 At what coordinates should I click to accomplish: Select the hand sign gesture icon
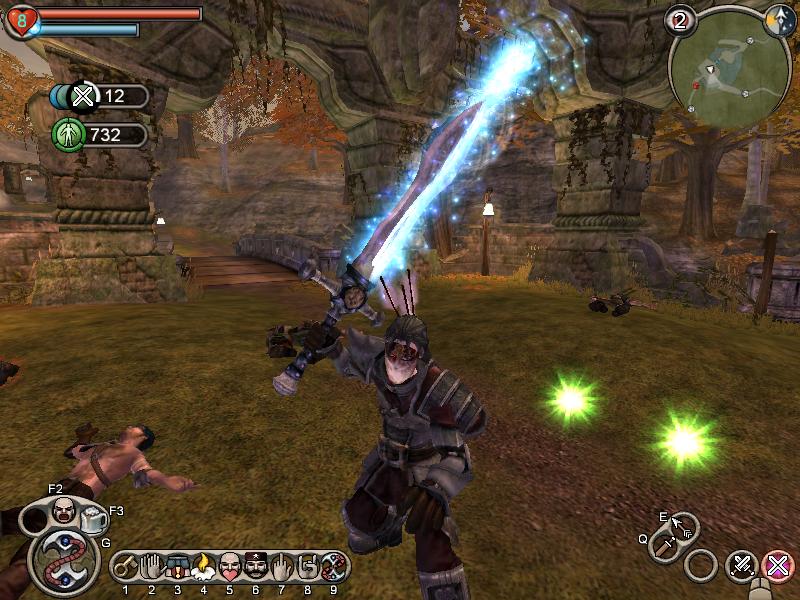pos(308,567)
